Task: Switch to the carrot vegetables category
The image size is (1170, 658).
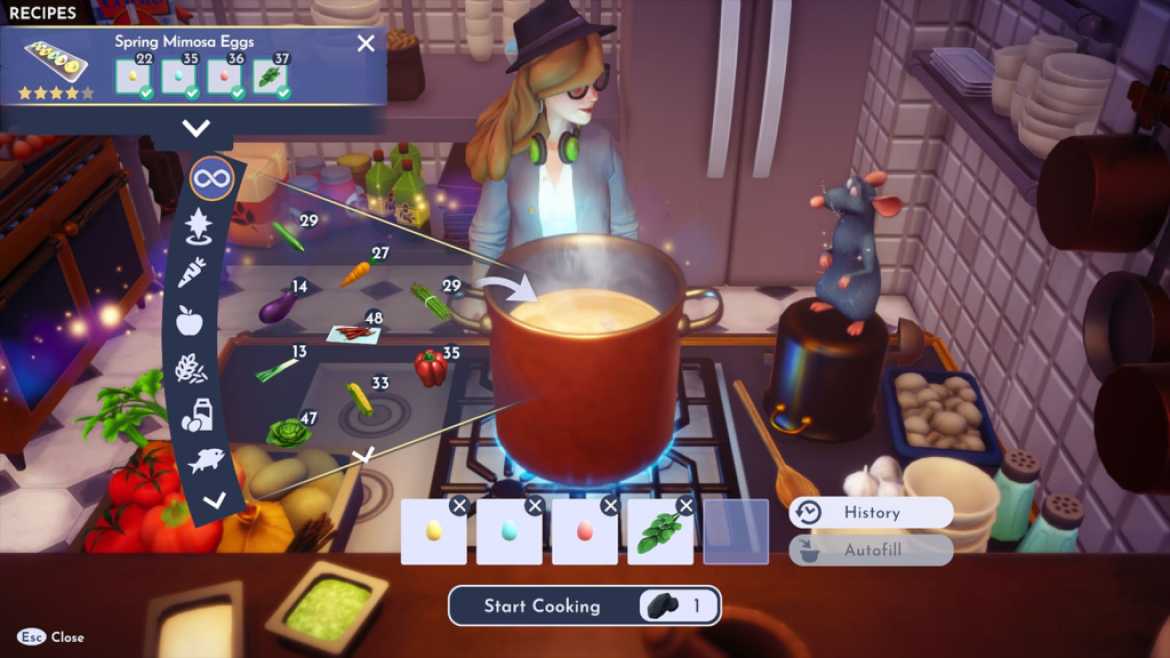Action: 192,272
